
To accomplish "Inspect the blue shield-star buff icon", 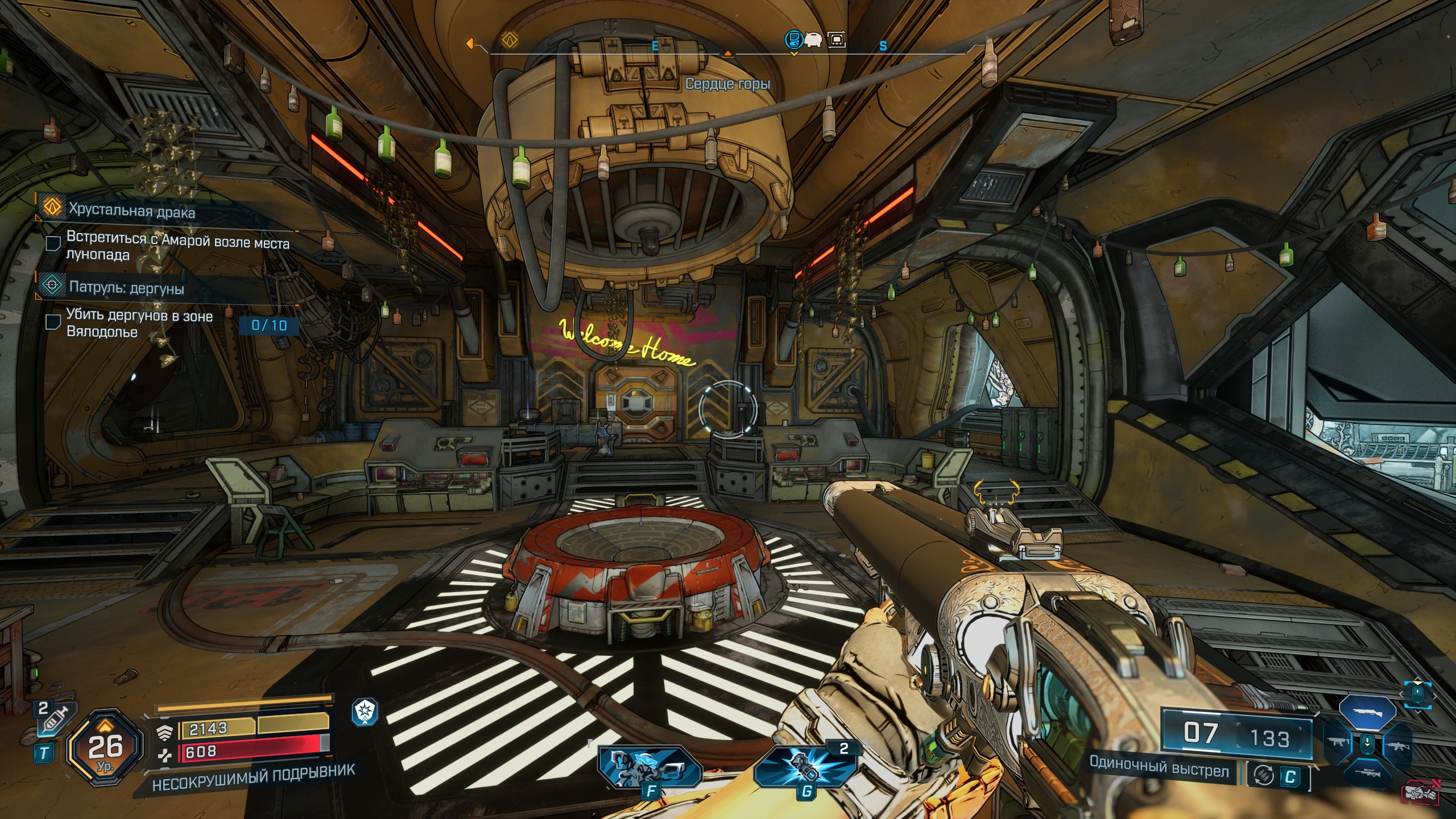I will click(x=364, y=712).
